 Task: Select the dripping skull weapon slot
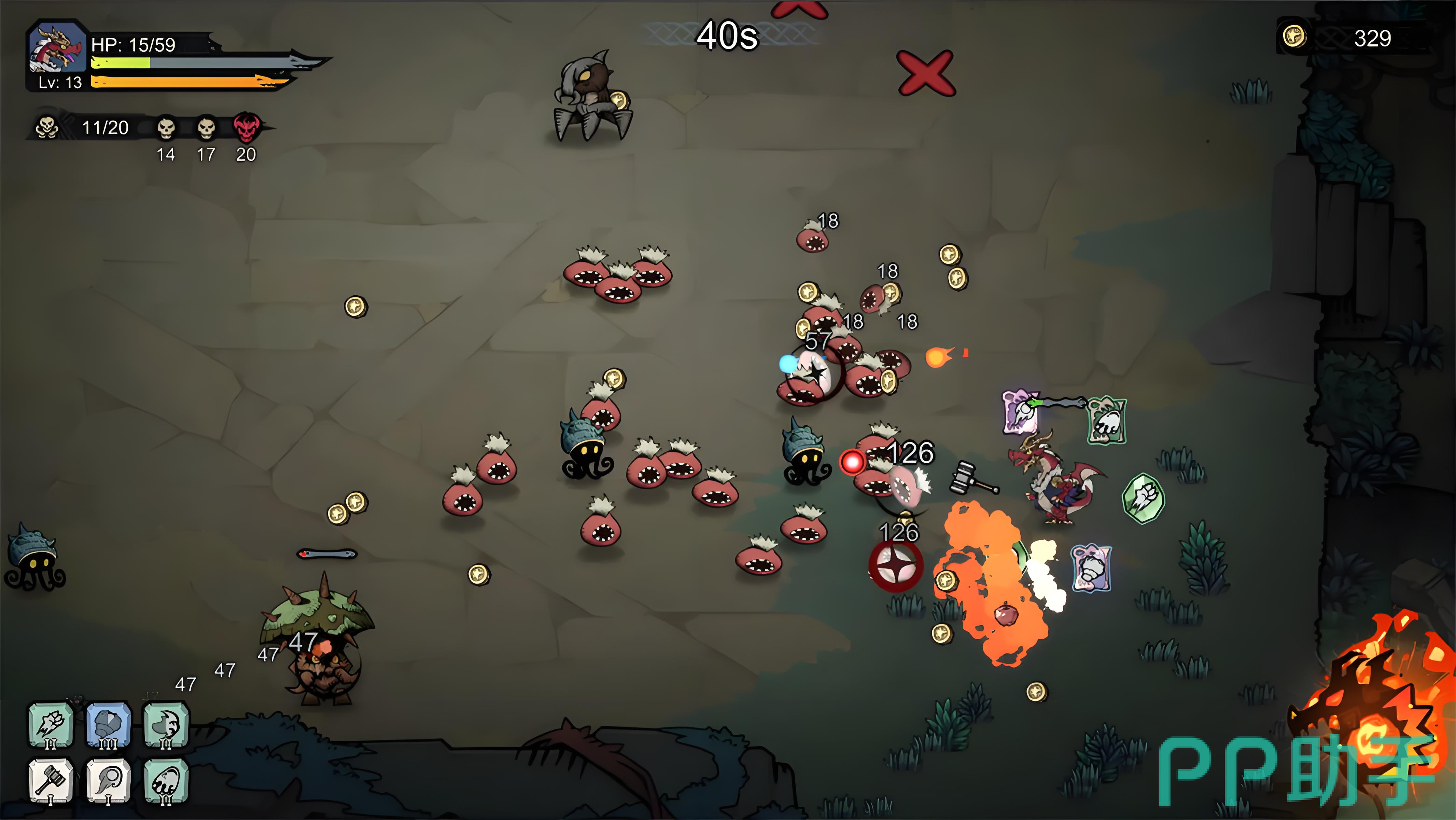tap(166, 781)
